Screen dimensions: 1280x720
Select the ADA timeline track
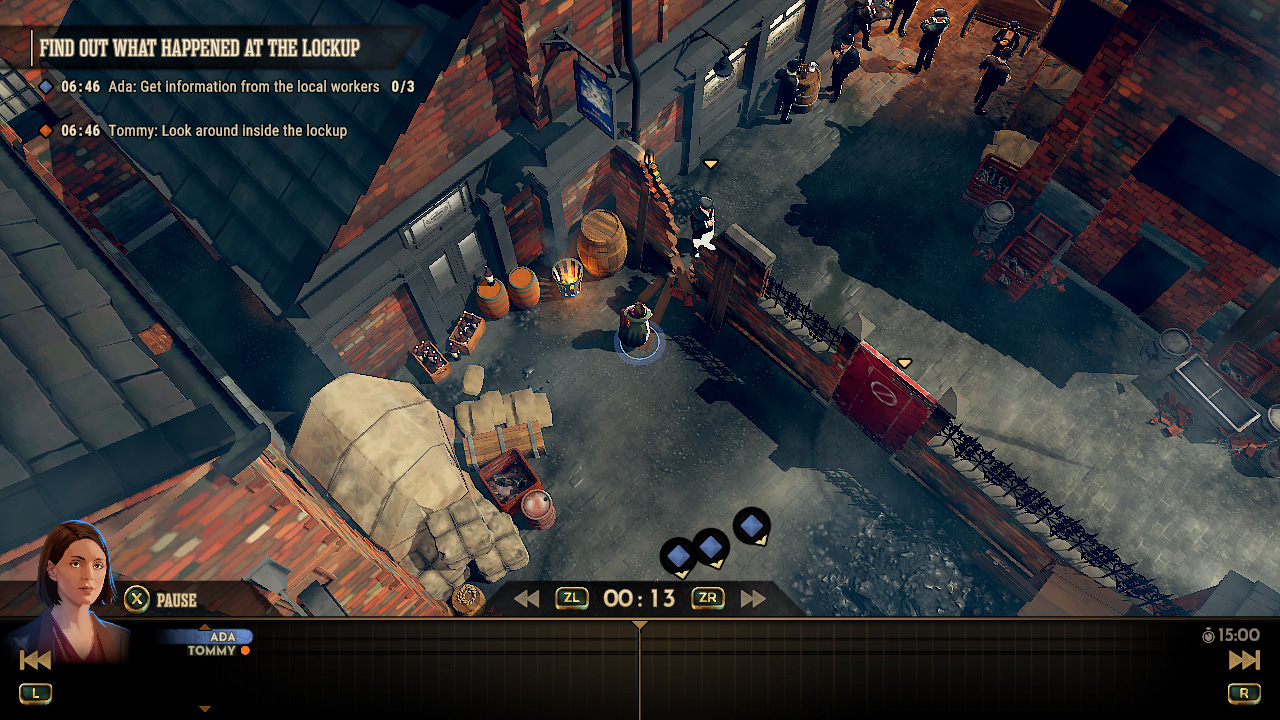[222, 638]
